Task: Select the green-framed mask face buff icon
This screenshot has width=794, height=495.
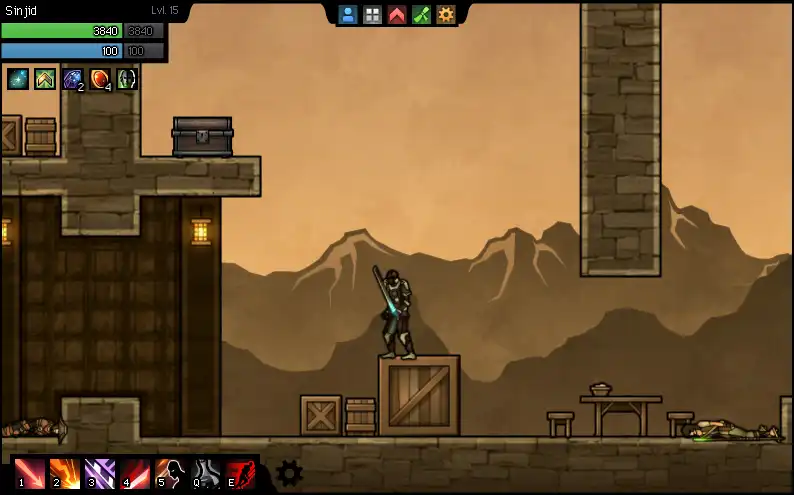Action: 128,78
